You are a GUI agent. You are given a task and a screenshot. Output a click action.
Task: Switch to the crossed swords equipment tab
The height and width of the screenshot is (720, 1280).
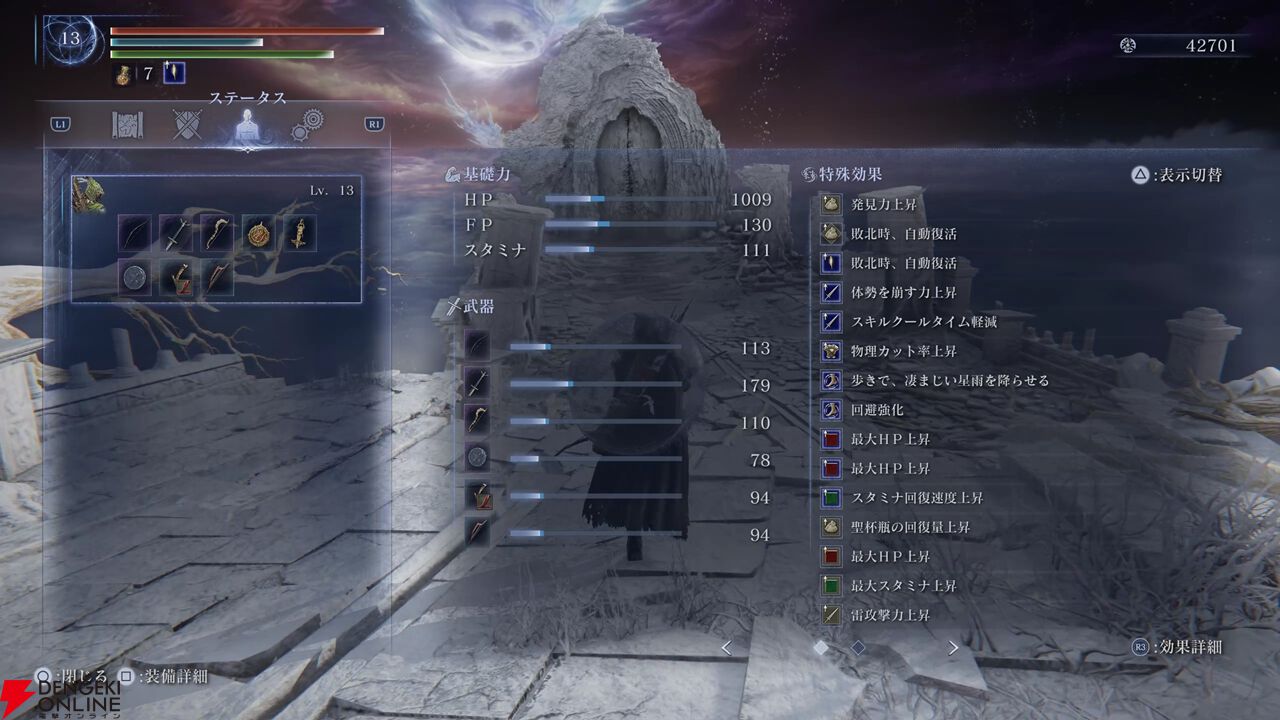click(x=187, y=125)
